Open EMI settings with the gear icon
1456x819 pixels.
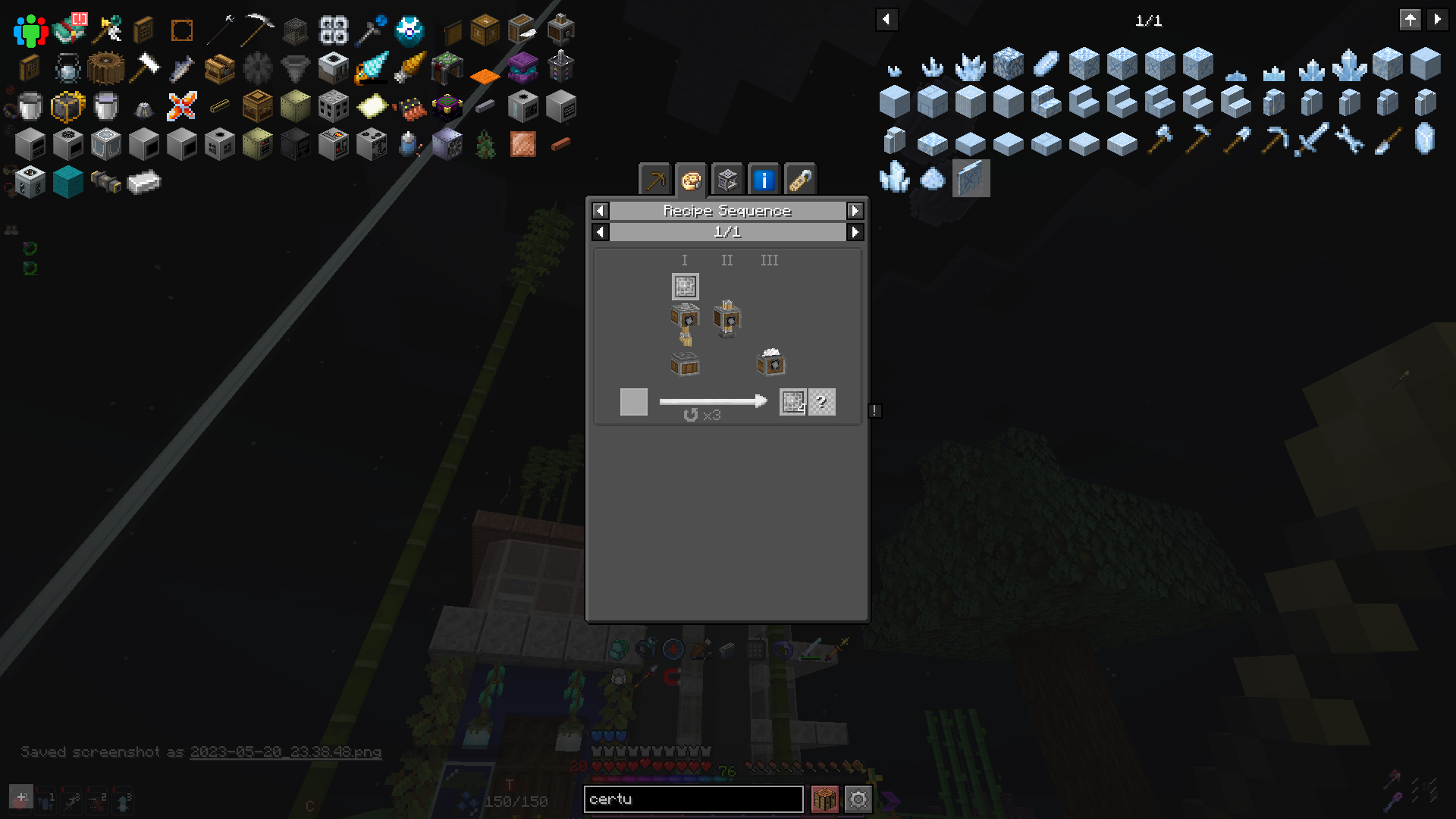(858, 799)
